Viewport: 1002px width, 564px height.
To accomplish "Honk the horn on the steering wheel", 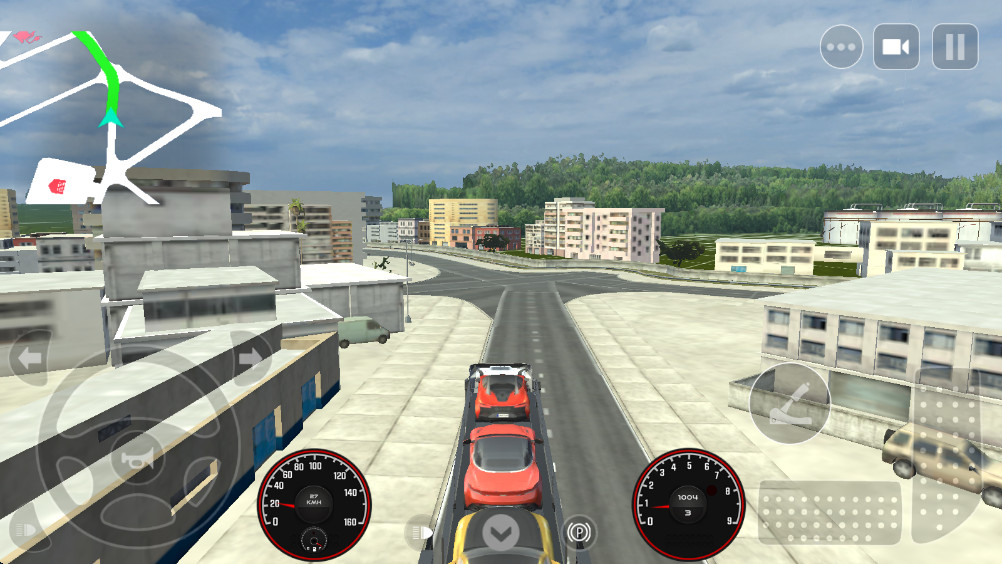I will 137,459.
